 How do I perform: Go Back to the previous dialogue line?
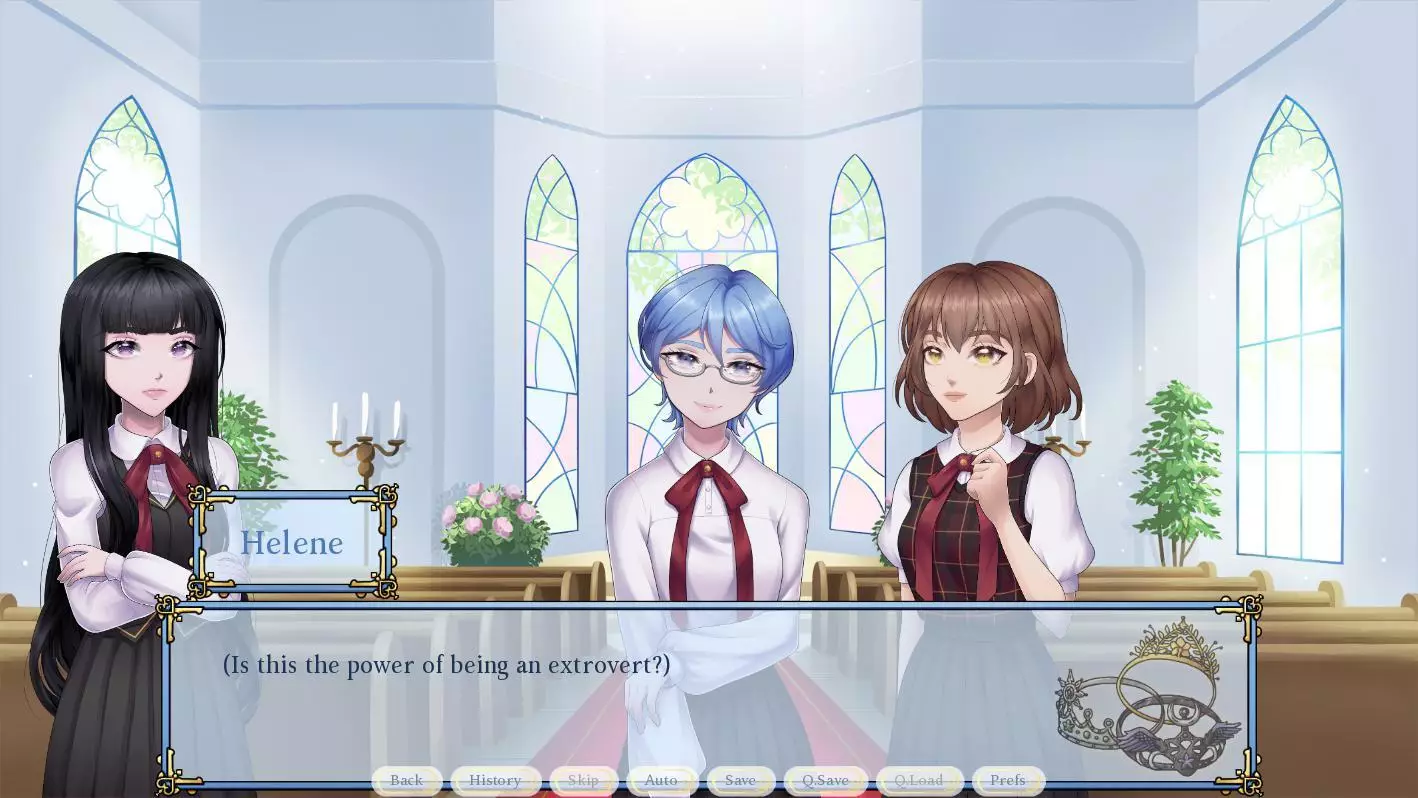[406, 780]
